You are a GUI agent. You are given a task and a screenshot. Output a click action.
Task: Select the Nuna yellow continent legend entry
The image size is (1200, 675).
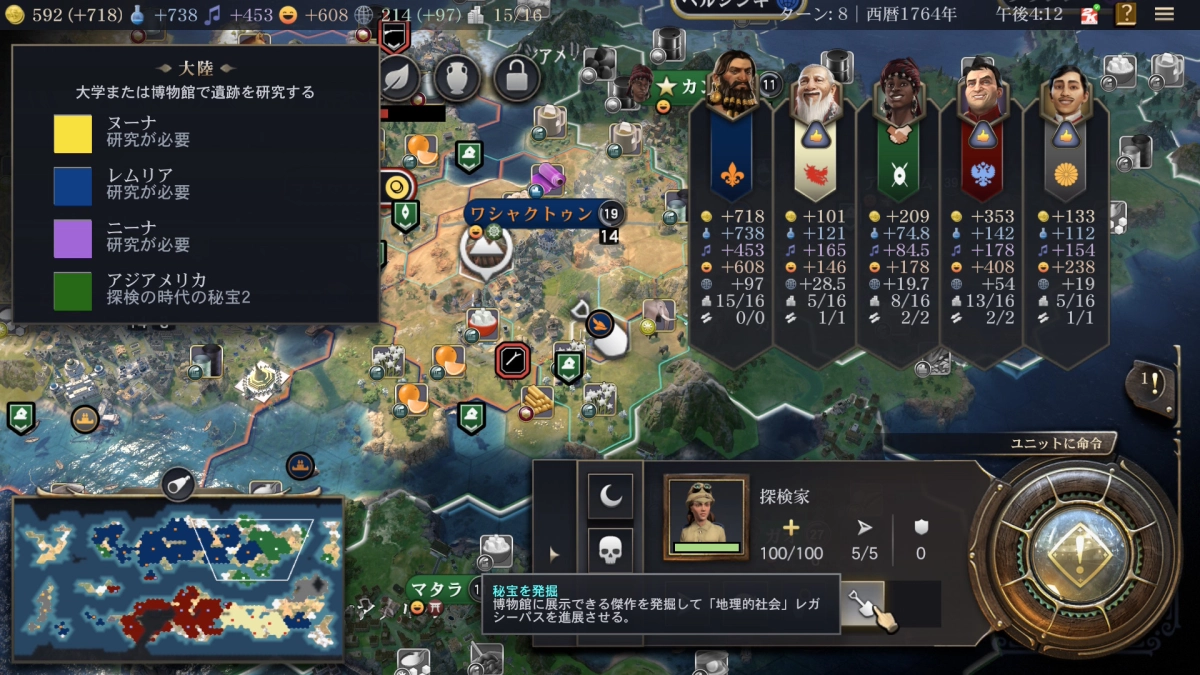(x=73, y=132)
